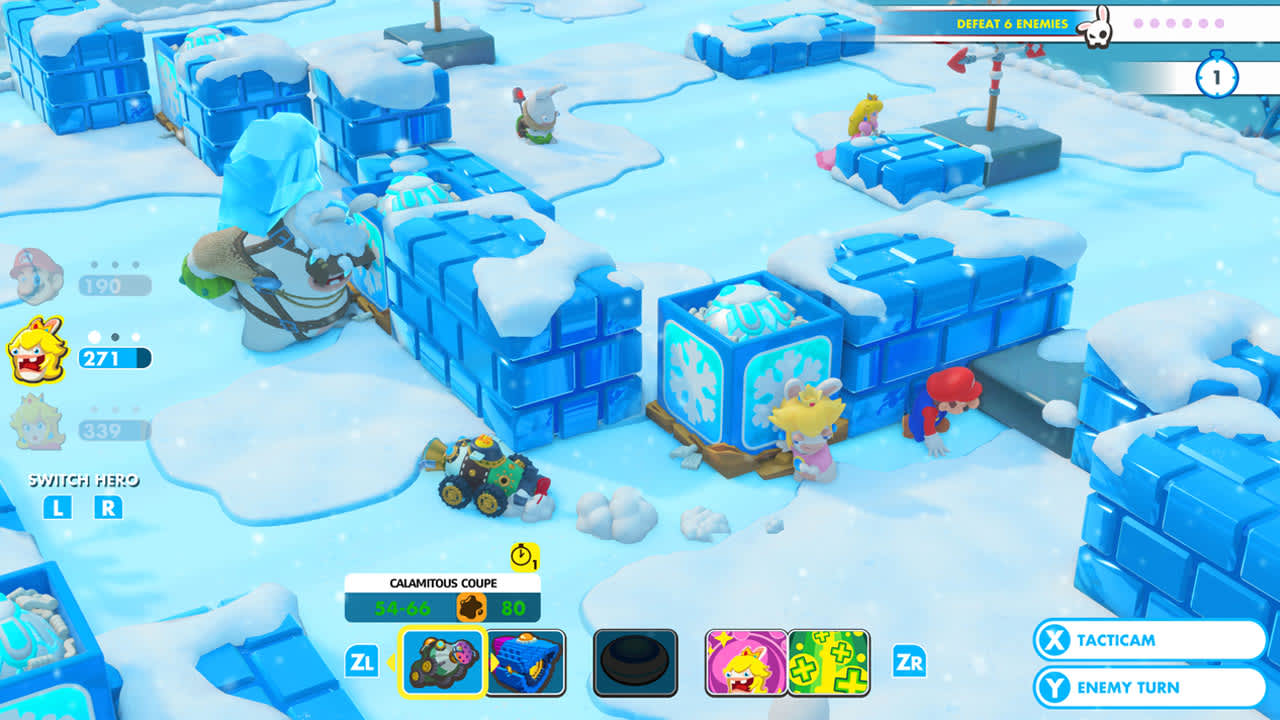Screen dimensions: 1280x720
Task: Click the honey splash icon on the damage bar
Action: 471,604
